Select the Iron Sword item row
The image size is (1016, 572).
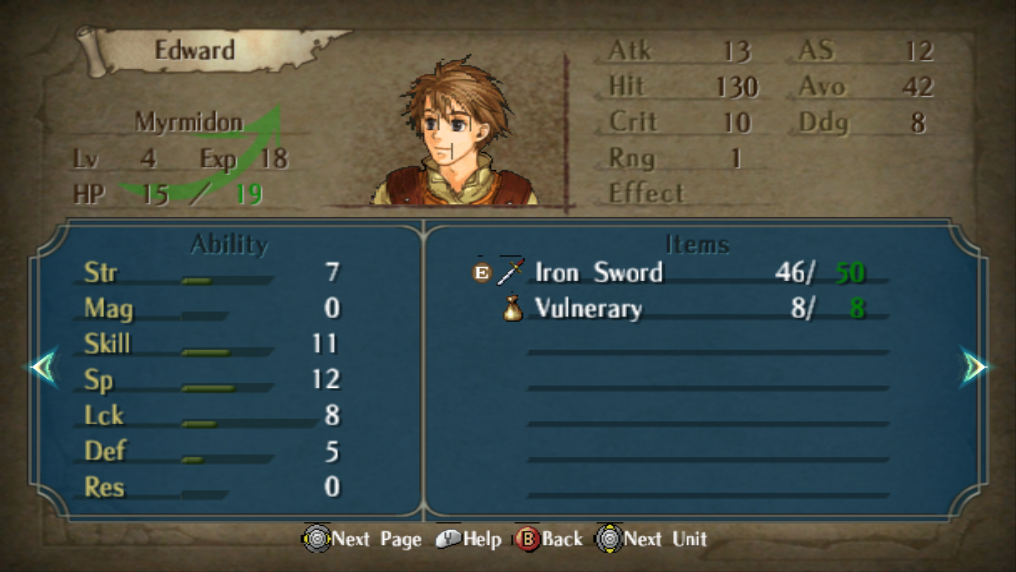click(680, 272)
